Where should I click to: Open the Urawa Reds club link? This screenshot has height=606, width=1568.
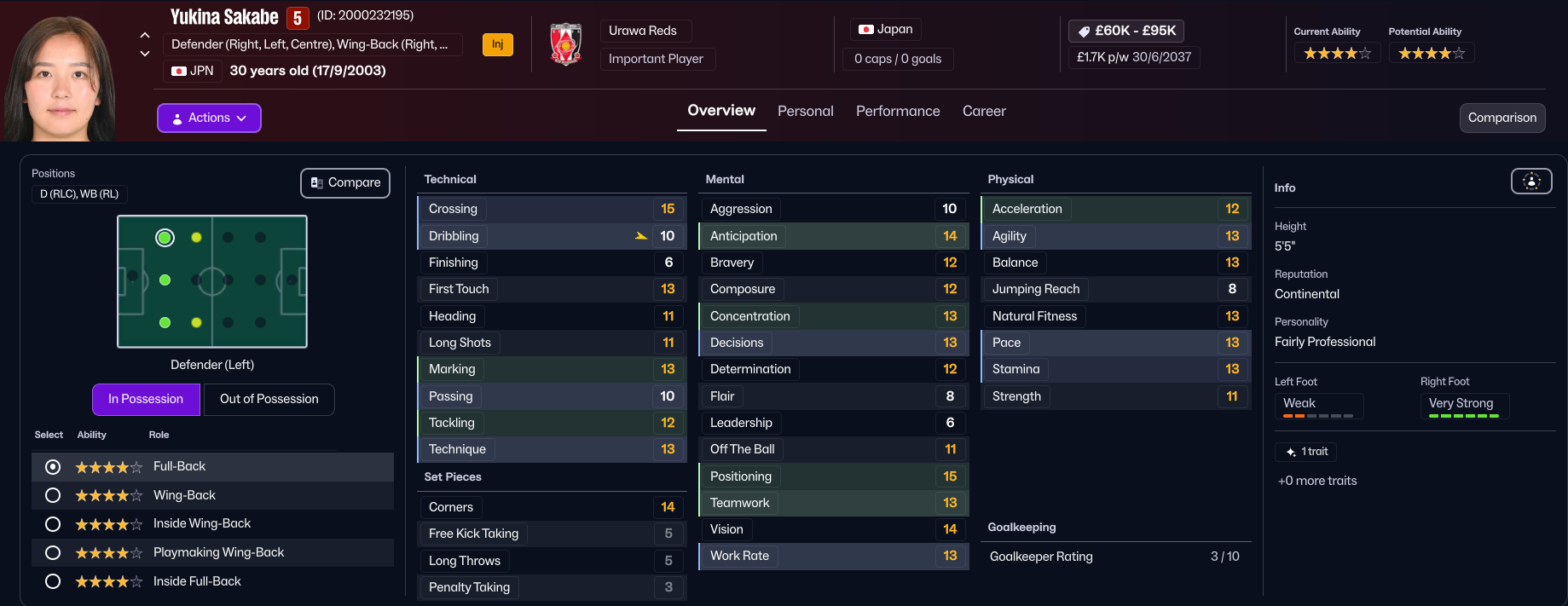pos(643,31)
